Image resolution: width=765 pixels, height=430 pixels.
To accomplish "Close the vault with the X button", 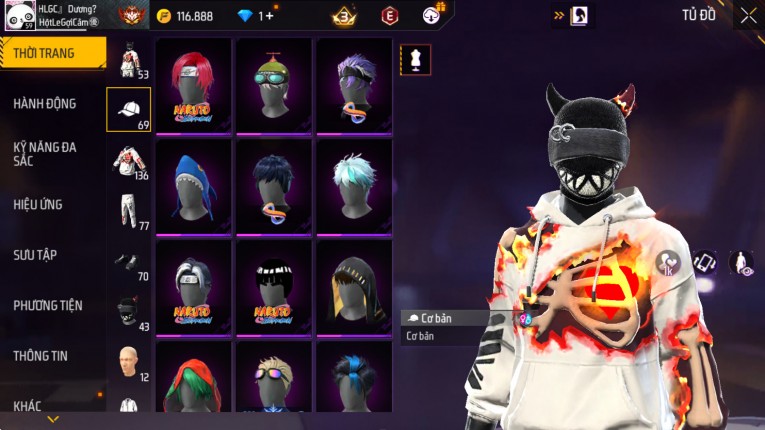I will [748, 15].
